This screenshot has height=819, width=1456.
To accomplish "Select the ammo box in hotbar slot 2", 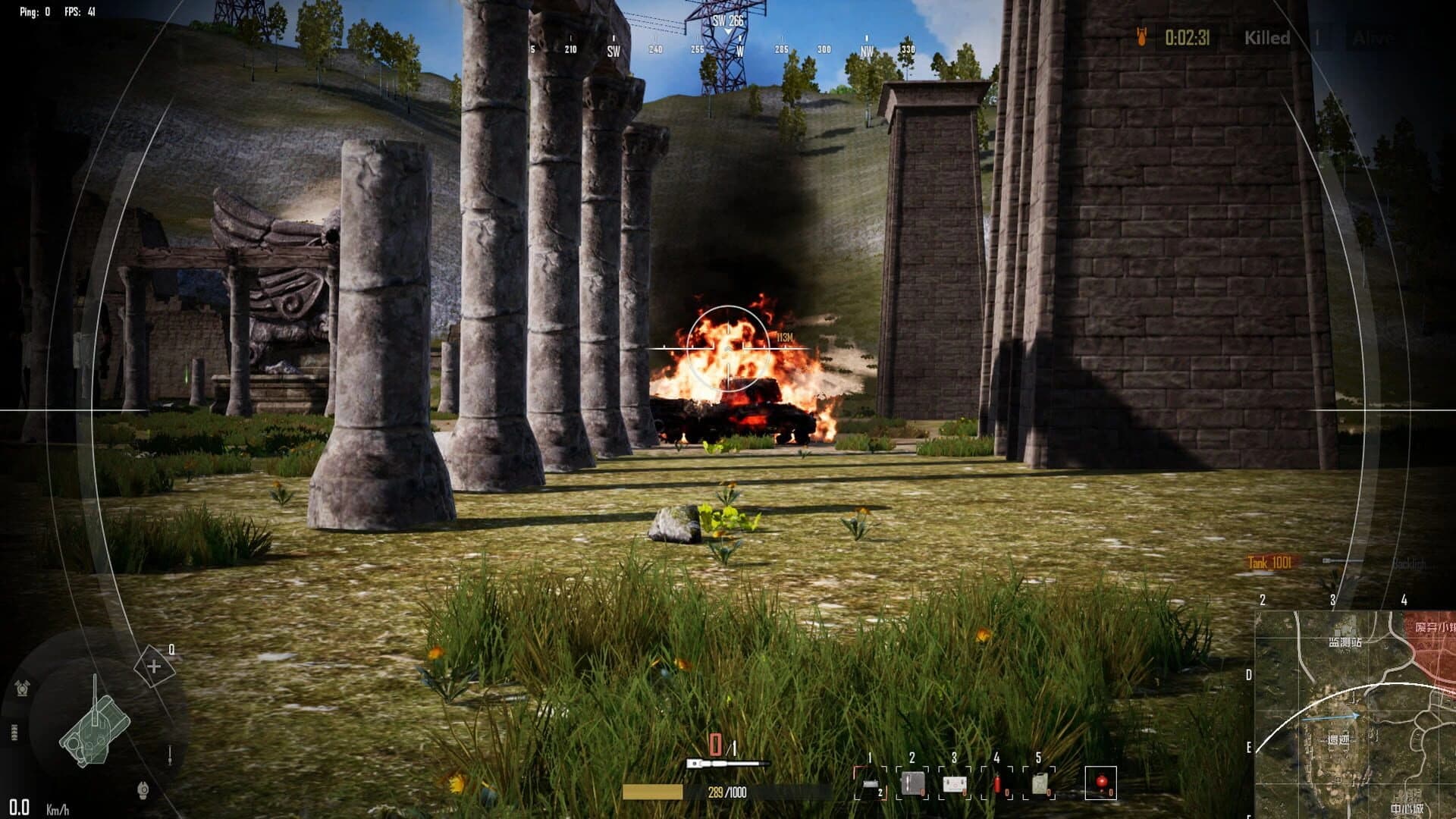I will pyautogui.click(x=913, y=783).
